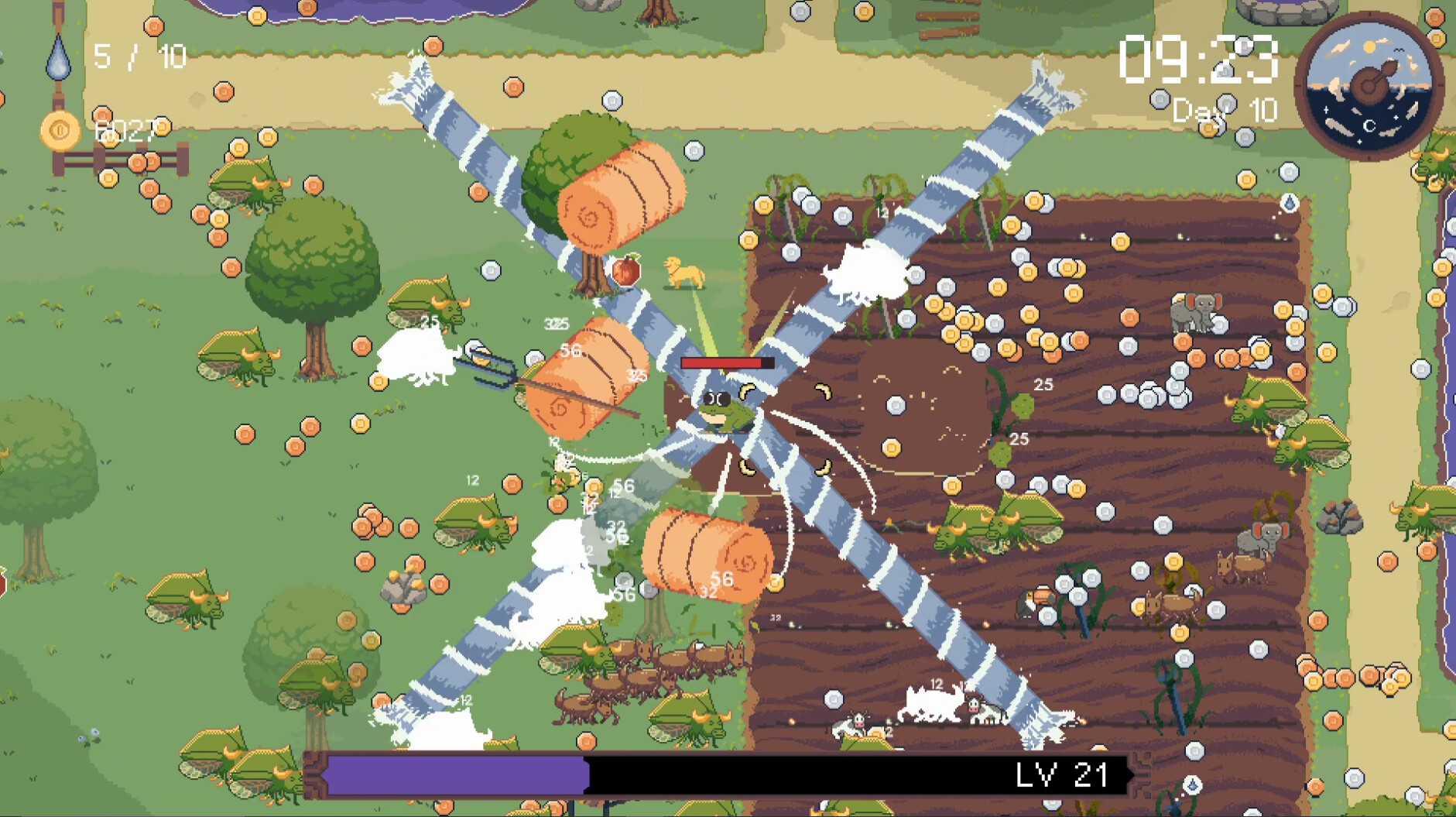Toggle the sun marker on the clock dial
Screen dimensions: 1456x817
click(x=1370, y=46)
